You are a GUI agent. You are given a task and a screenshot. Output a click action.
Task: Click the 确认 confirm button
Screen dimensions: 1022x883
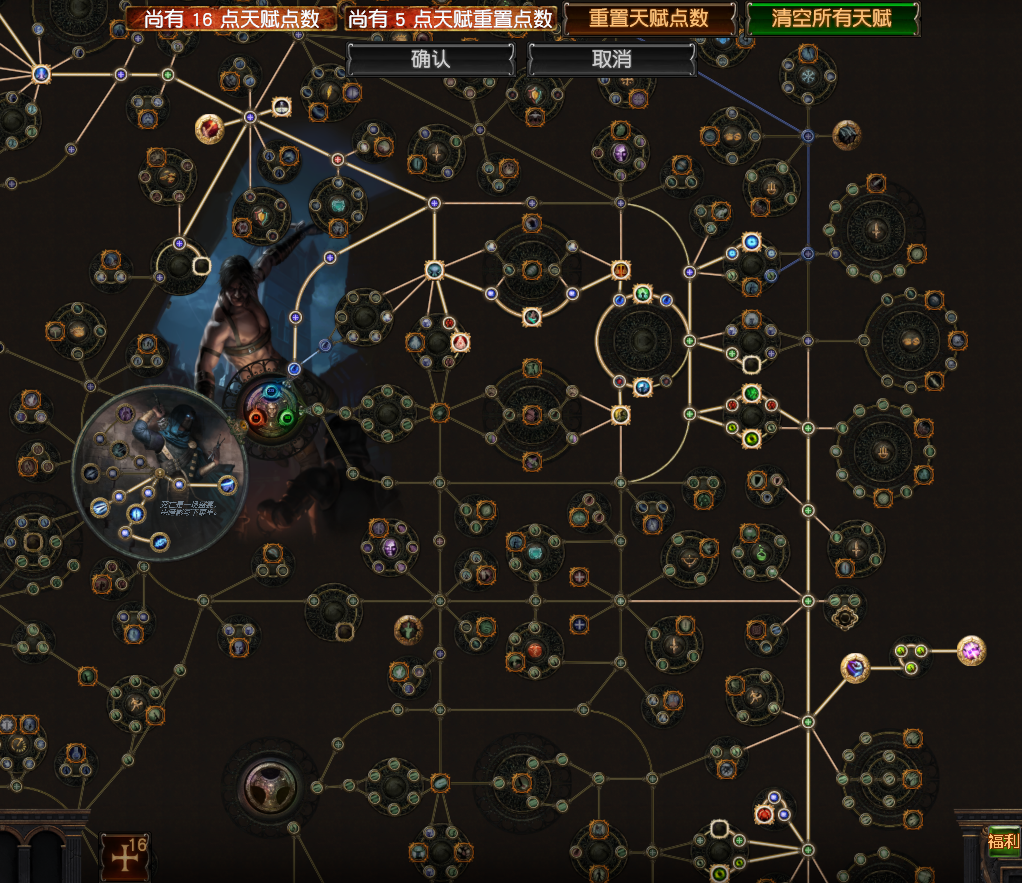tap(431, 59)
